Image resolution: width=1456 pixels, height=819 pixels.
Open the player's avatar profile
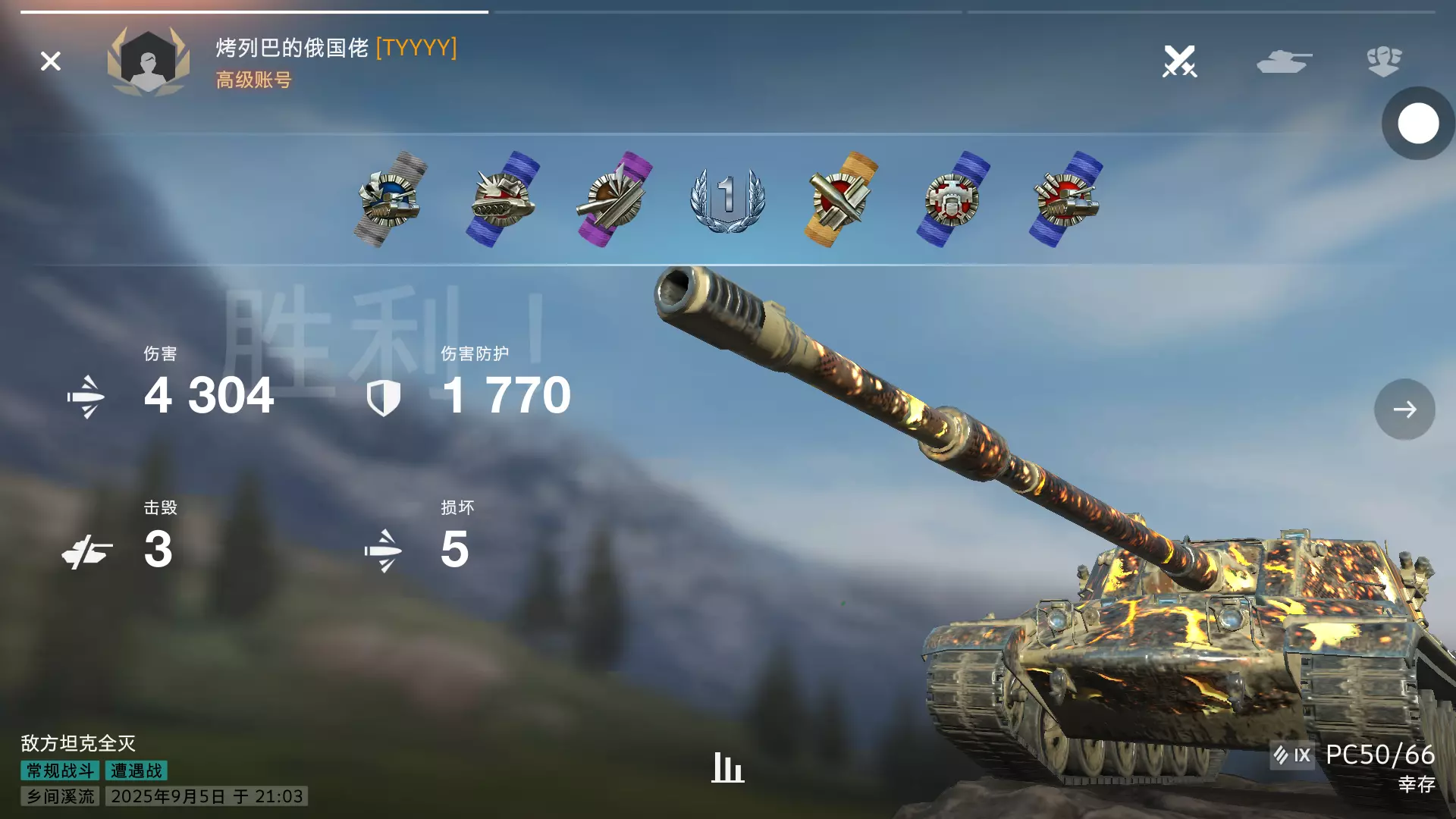(148, 61)
